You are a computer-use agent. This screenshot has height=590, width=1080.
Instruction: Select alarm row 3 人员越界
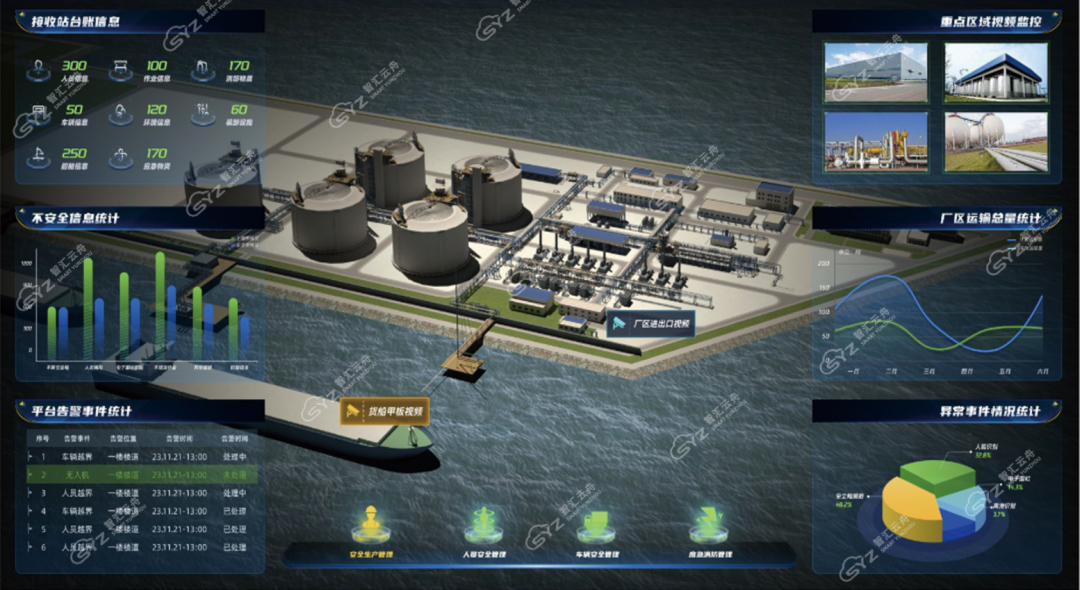click(140, 493)
